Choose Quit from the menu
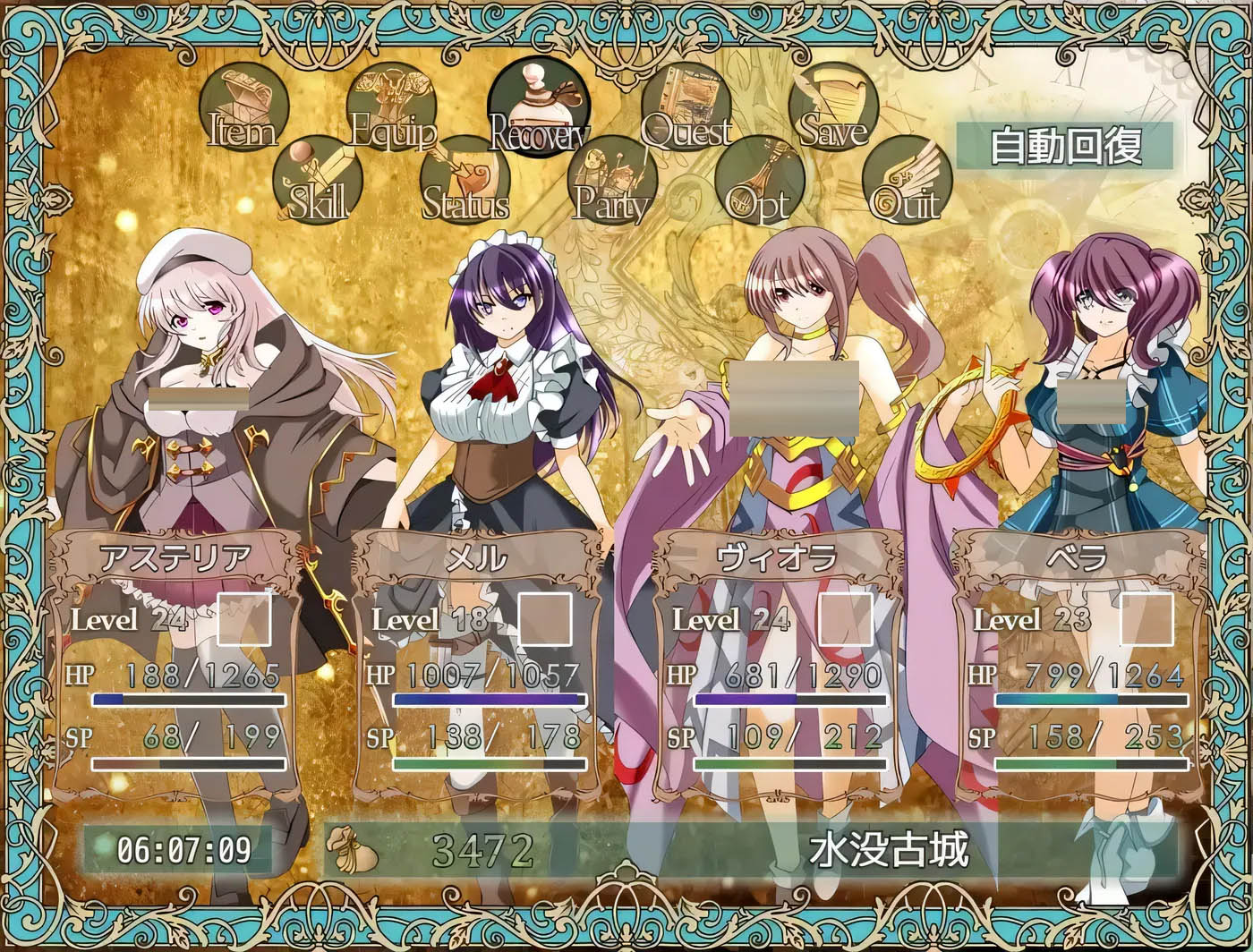Screen dimensions: 1253x952 point(907,181)
